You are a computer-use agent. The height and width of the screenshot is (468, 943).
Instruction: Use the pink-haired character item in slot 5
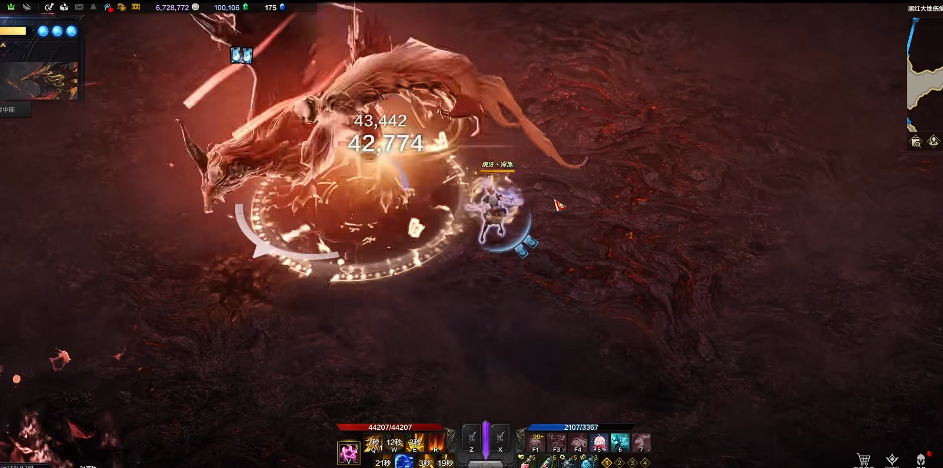click(600, 442)
